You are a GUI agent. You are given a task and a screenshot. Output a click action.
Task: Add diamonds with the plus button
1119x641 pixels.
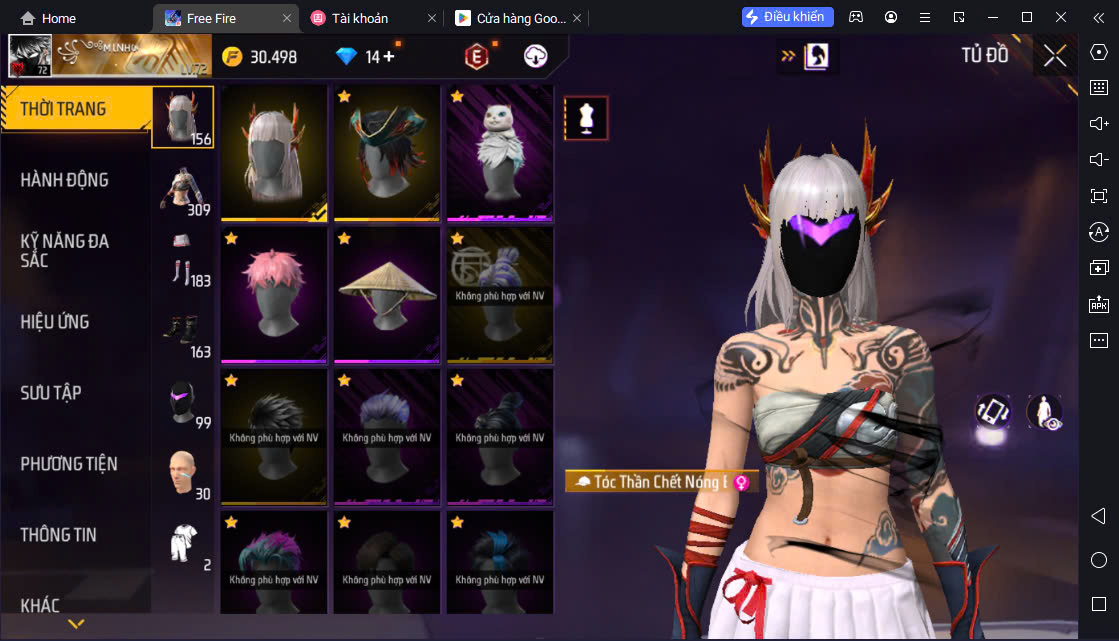point(388,57)
